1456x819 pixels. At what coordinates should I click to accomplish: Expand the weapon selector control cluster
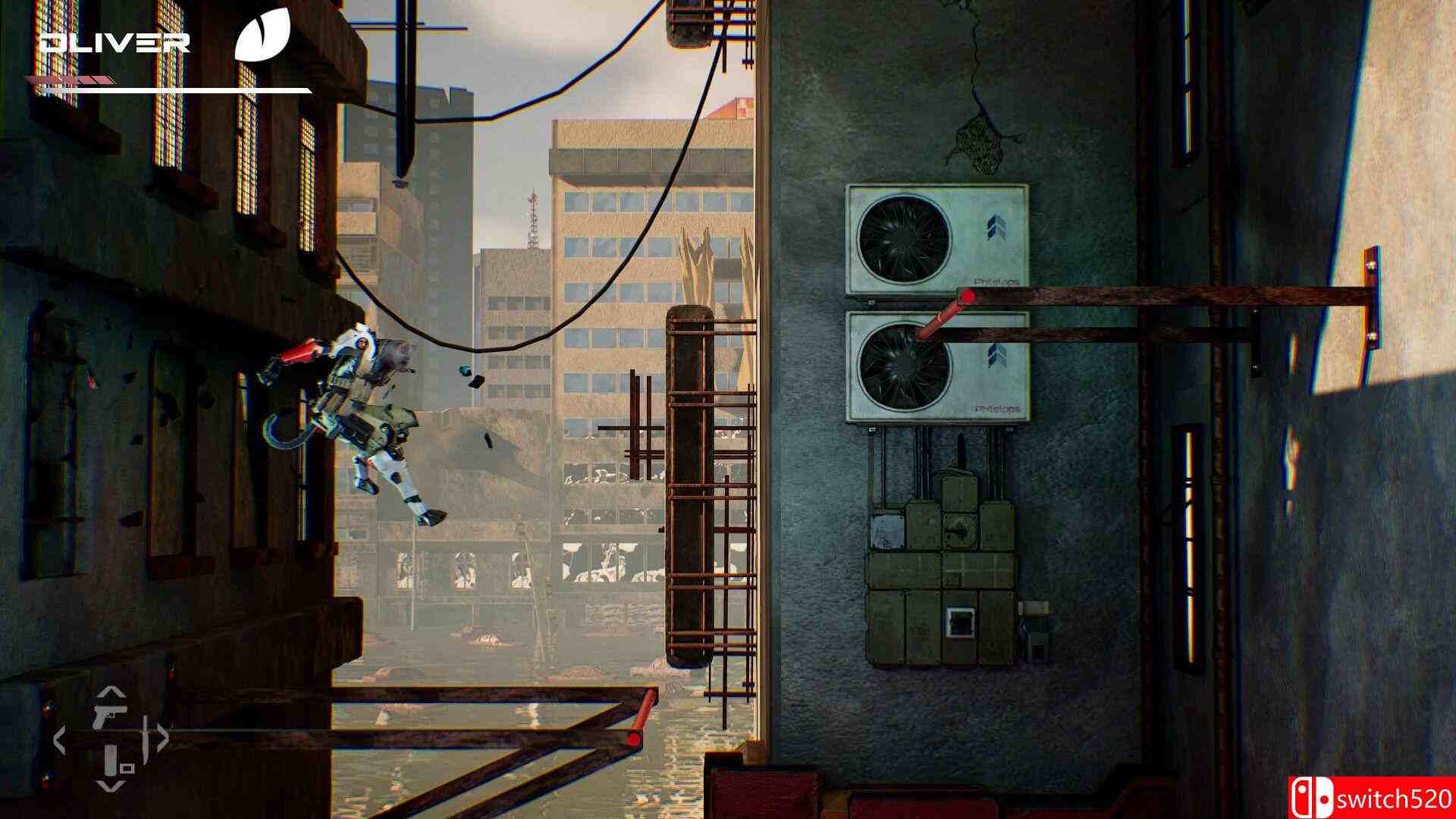click(110, 738)
